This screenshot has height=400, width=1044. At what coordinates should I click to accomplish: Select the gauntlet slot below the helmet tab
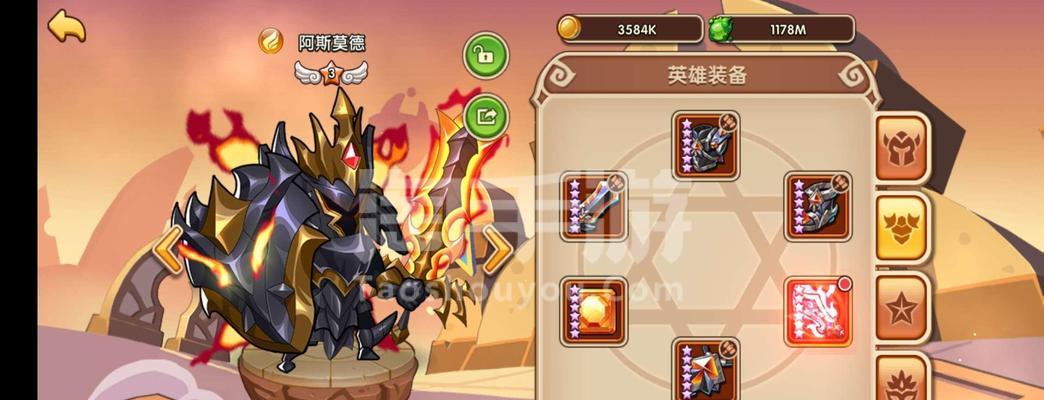pos(817,207)
